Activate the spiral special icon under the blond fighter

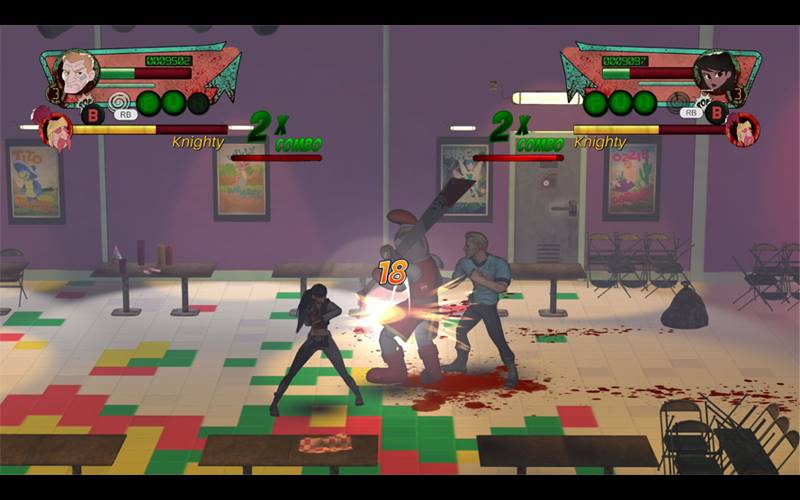pyautogui.click(x=120, y=101)
